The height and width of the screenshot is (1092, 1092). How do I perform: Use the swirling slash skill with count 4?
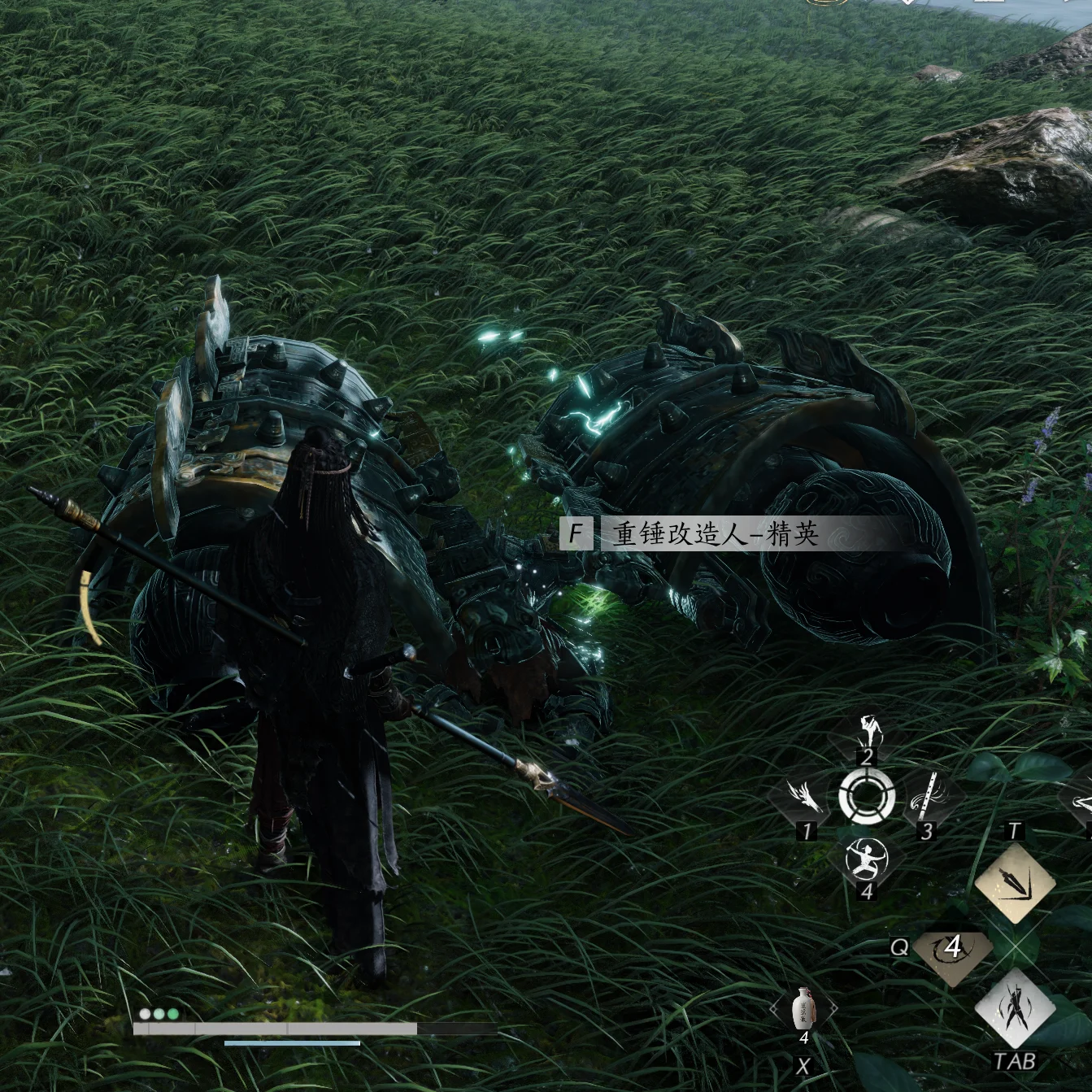click(952, 948)
